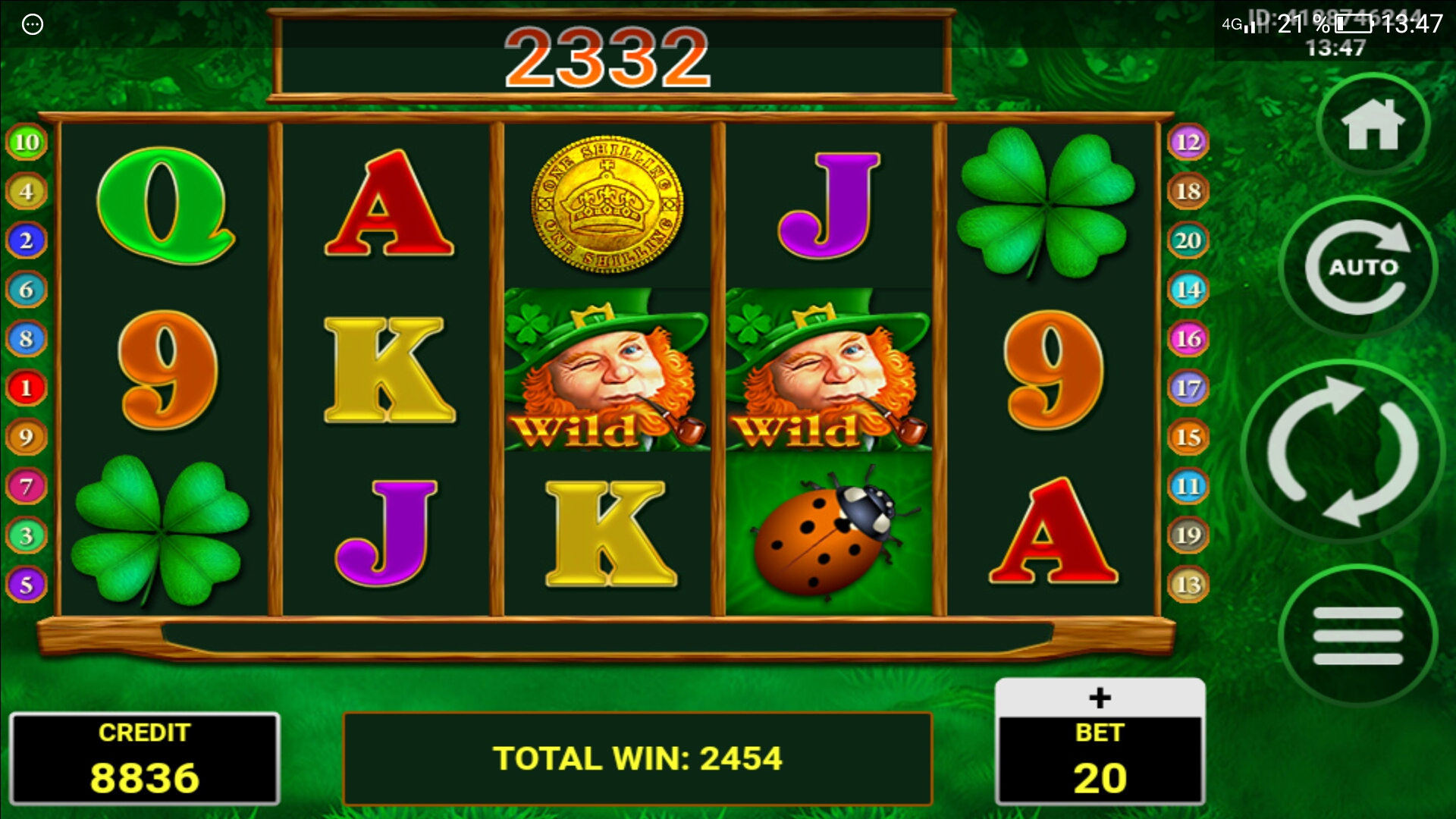1456x819 pixels.
Task: Select payline marker number 12
Action: [x=1188, y=142]
